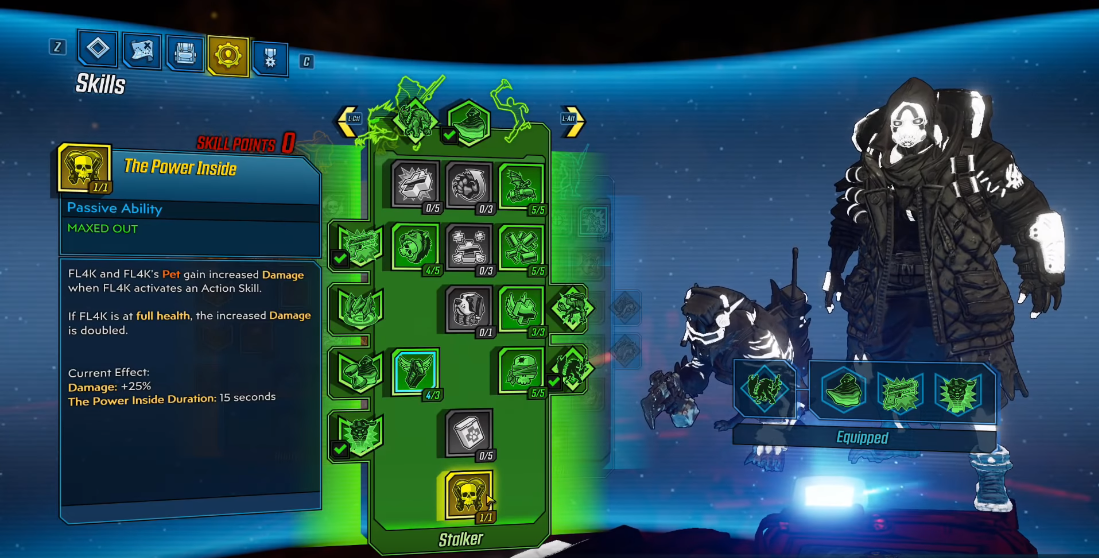Switch to the Map tab
The width and height of the screenshot is (1099, 558).
(141, 52)
